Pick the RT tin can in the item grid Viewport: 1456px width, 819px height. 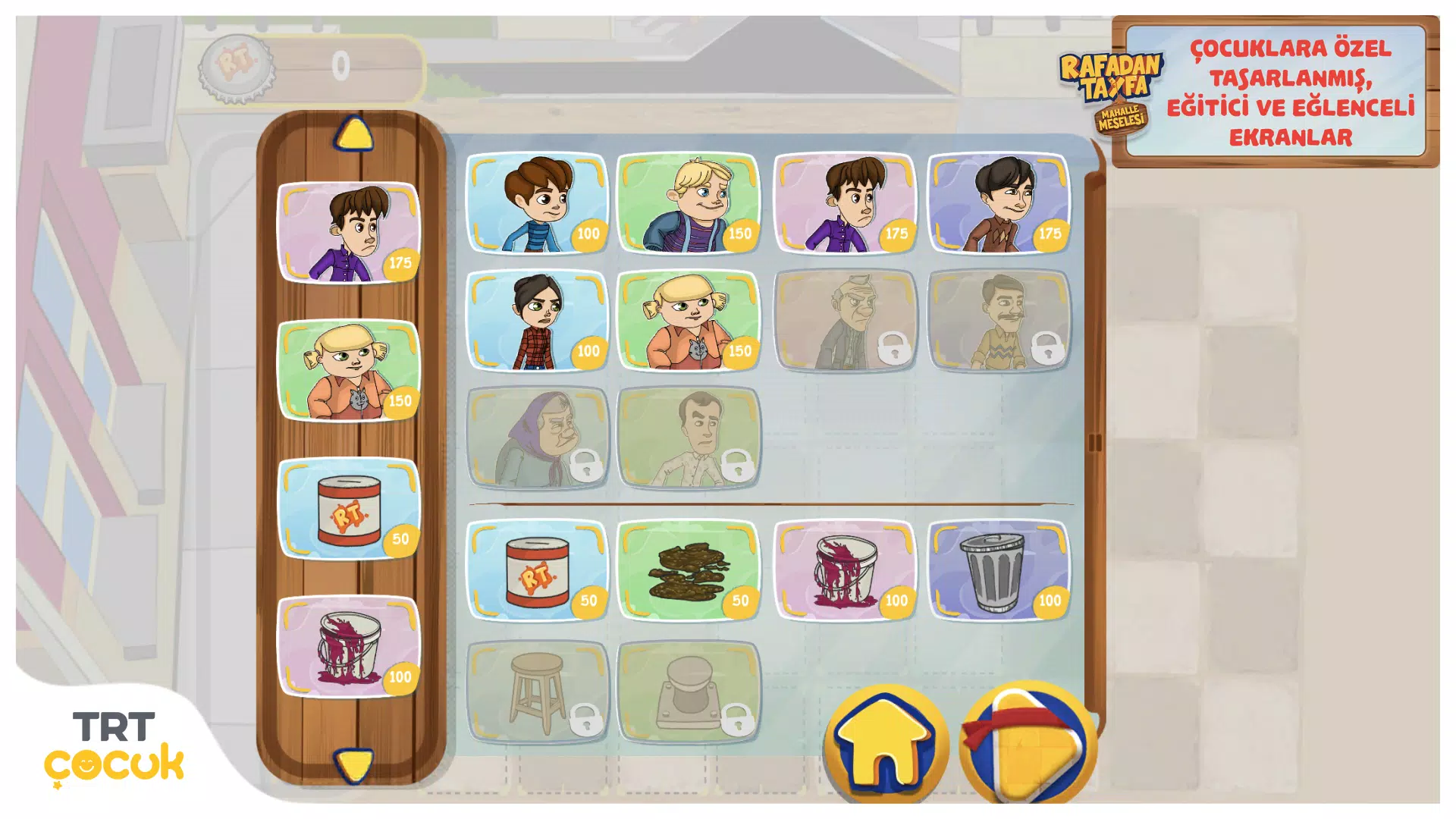(537, 570)
